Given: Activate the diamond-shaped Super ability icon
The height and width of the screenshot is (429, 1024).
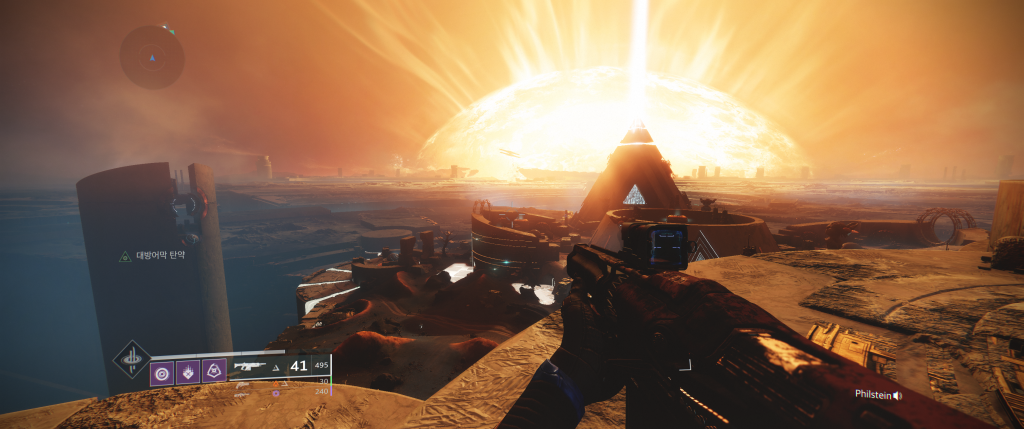Looking at the screenshot, I should 131,359.
